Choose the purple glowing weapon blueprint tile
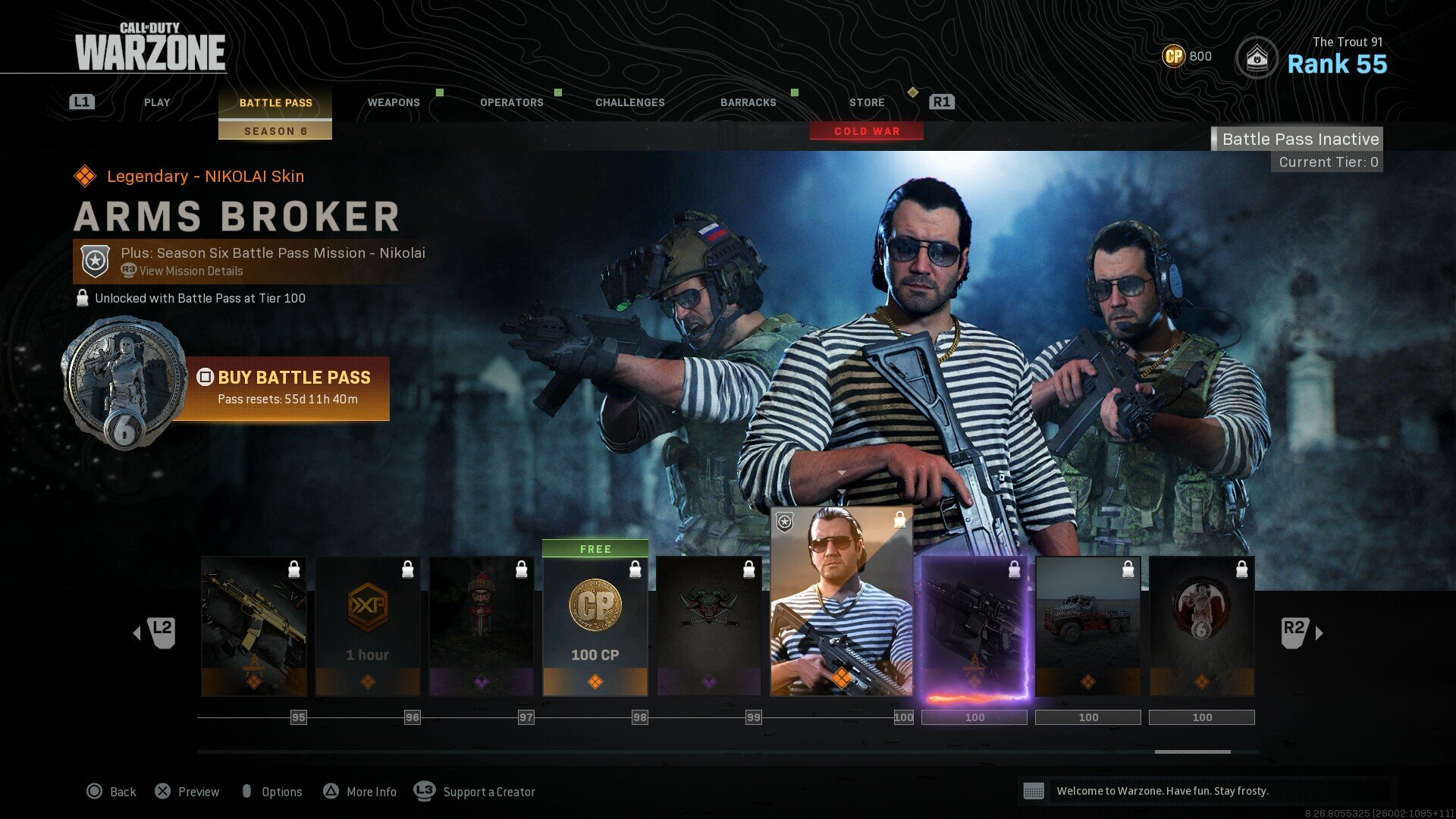The width and height of the screenshot is (1456, 819). click(x=974, y=626)
